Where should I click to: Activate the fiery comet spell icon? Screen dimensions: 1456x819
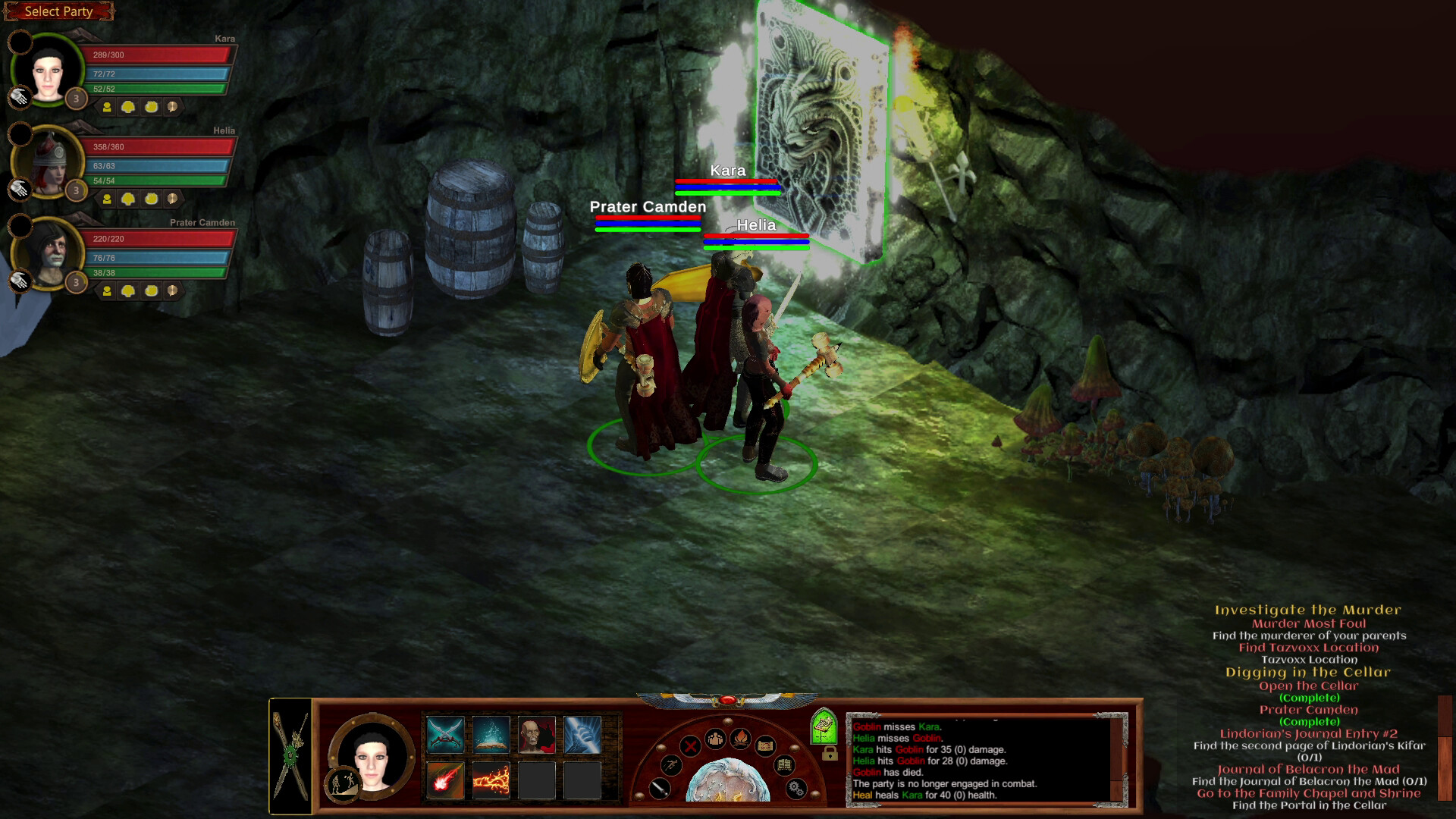tap(445, 782)
